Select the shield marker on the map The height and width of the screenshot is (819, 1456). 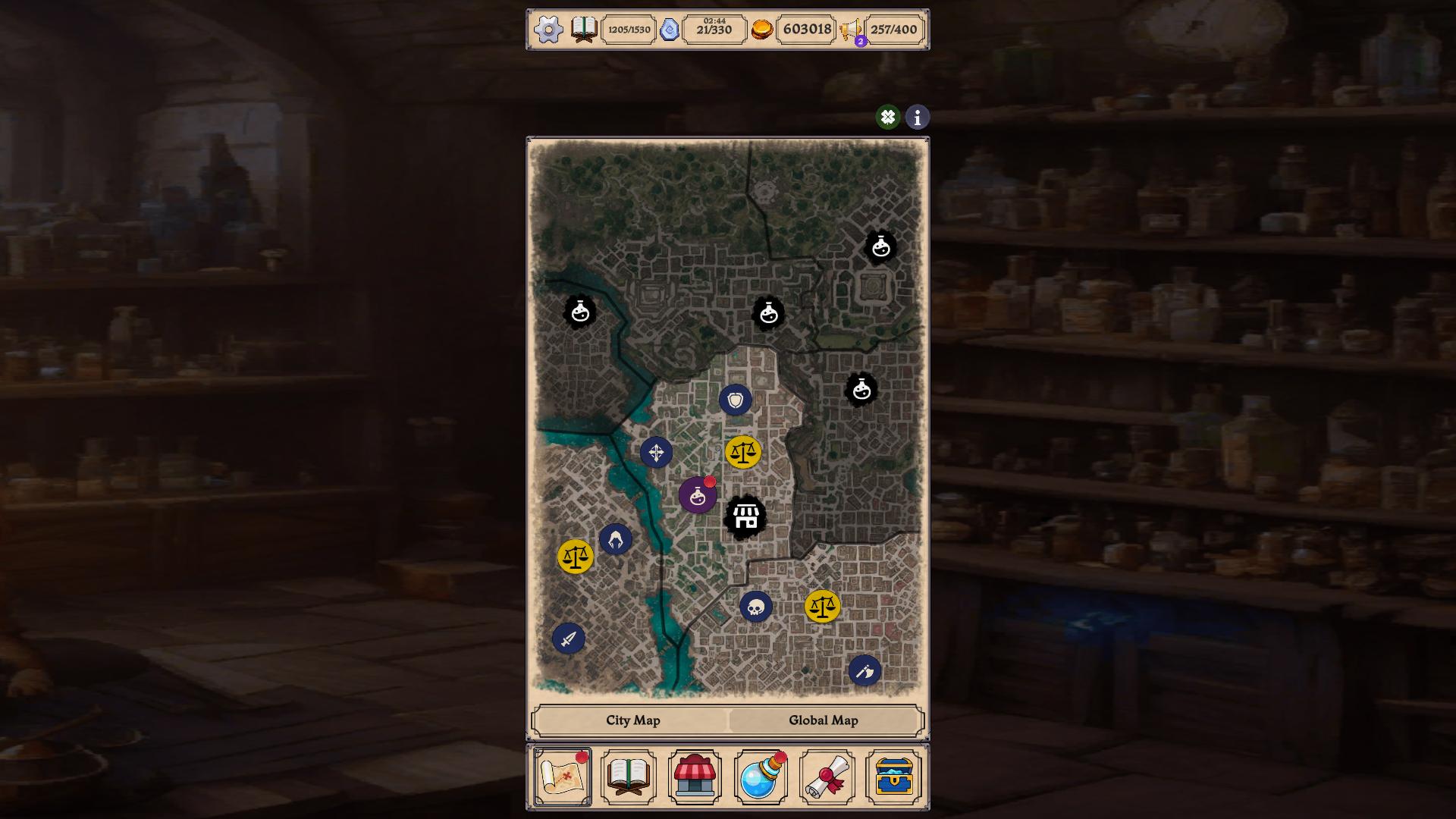tap(734, 398)
